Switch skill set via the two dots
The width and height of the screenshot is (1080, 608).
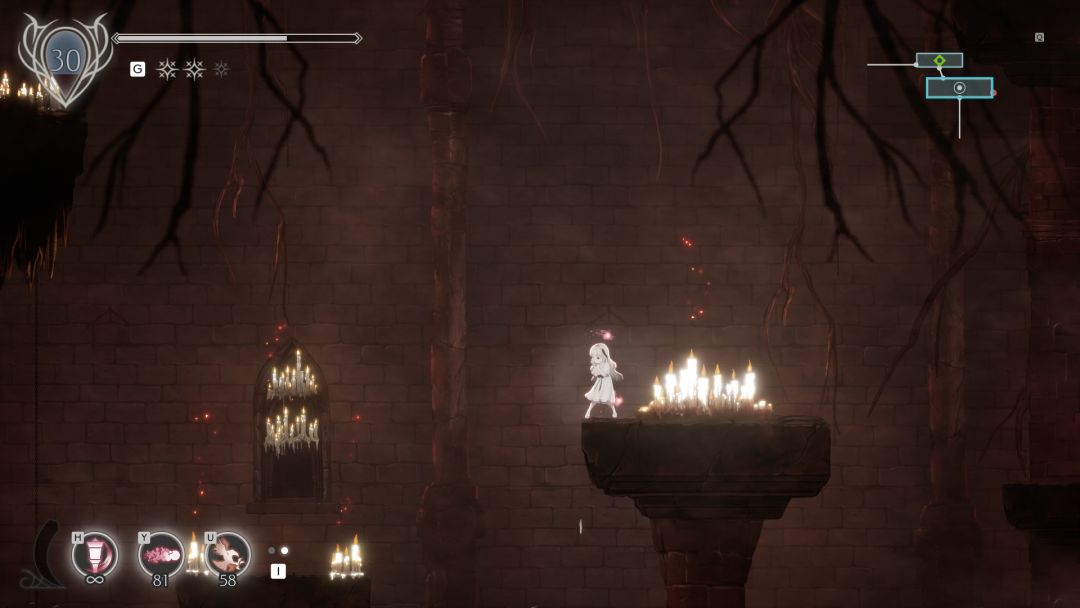tap(278, 550)
